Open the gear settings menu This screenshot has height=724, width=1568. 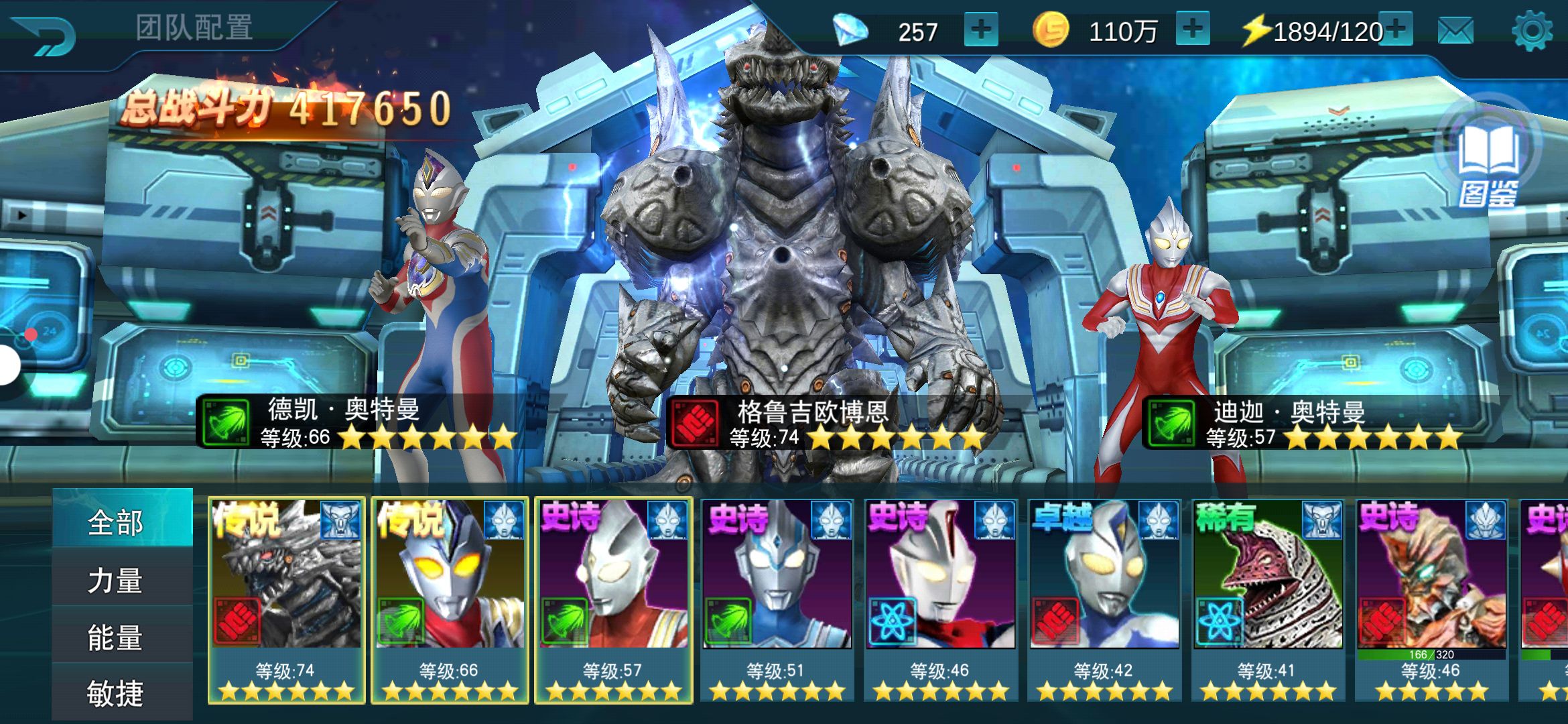1532,31
